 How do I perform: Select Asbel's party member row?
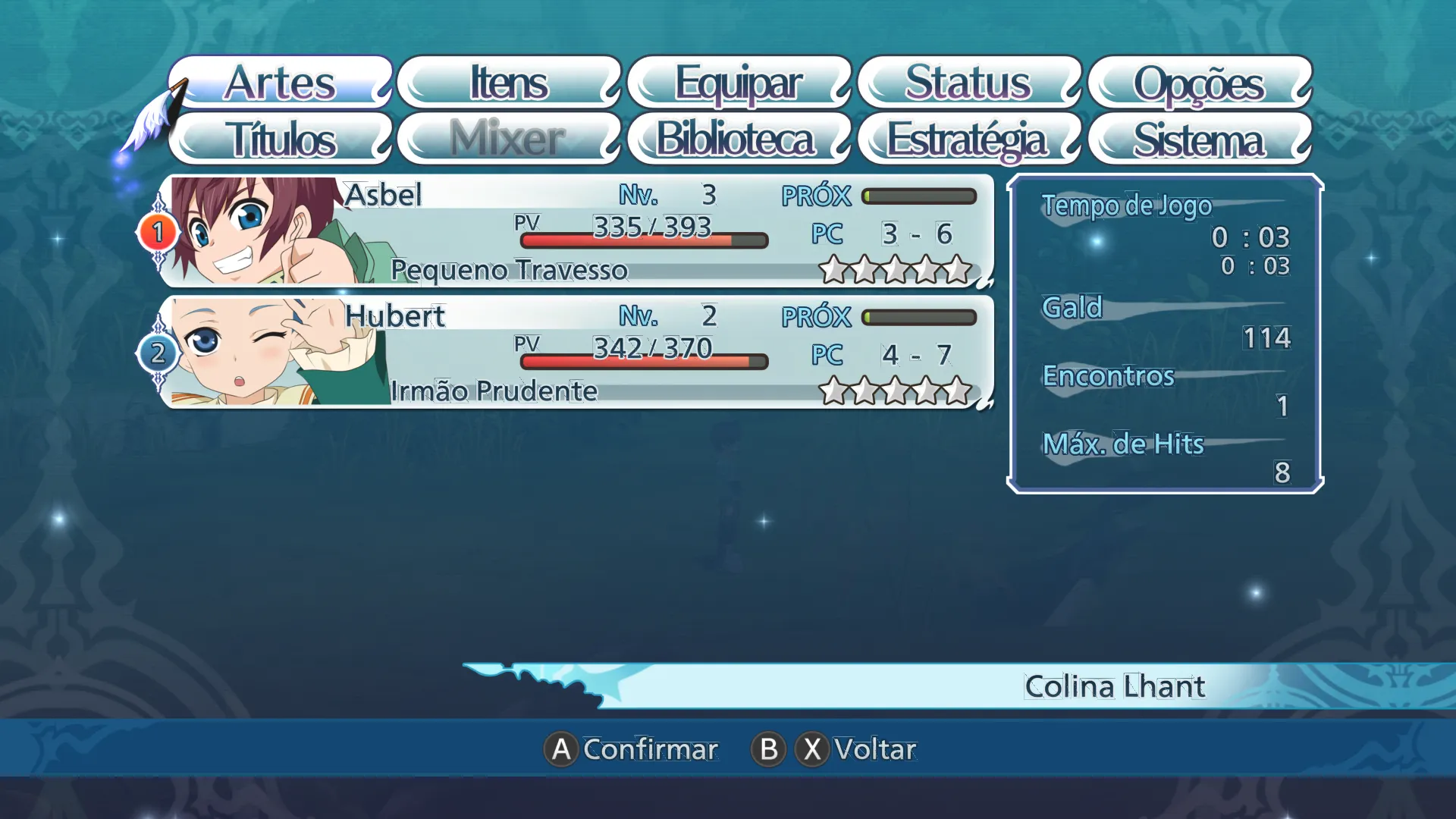576,231
